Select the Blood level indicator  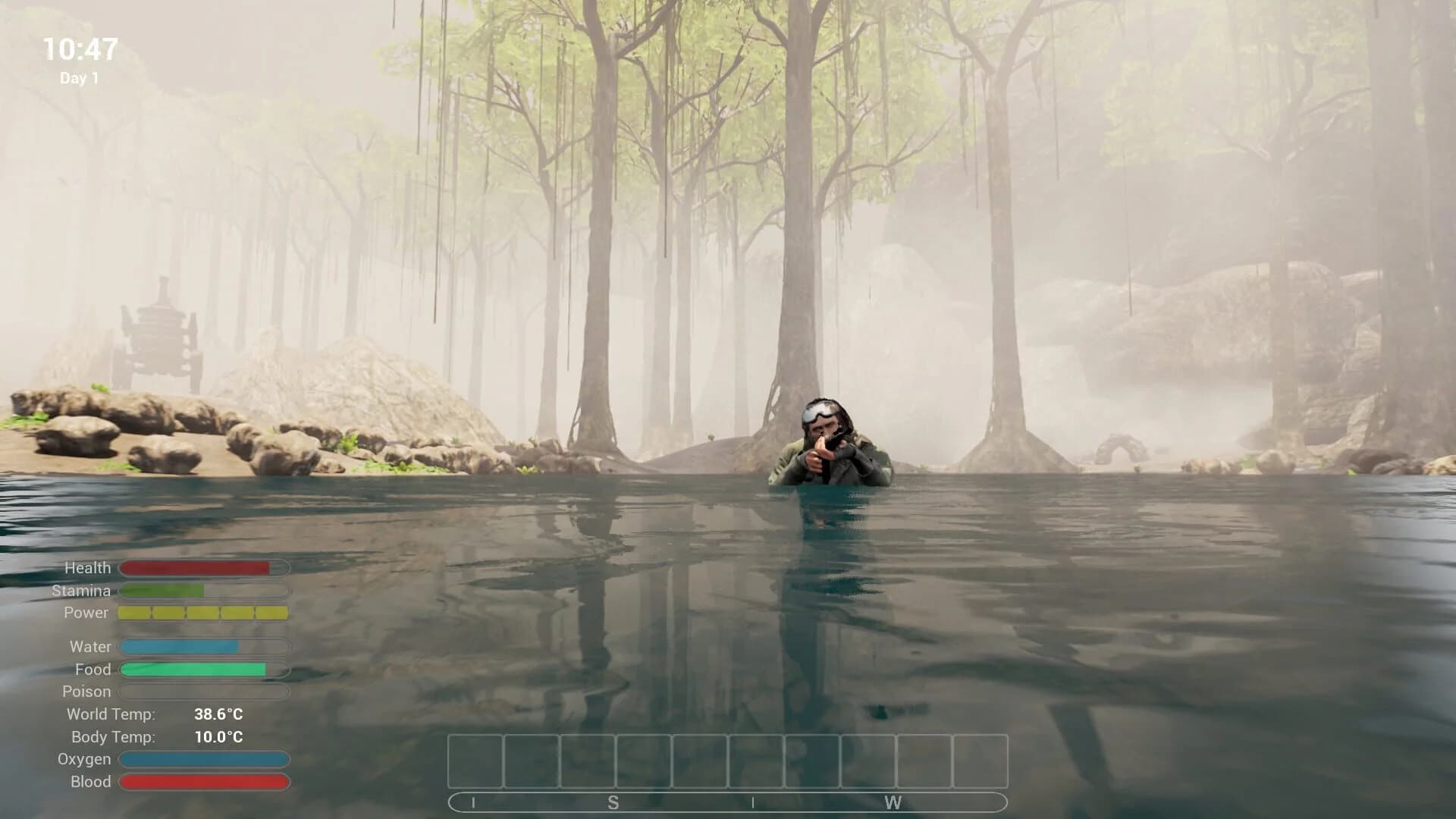[x=205, y=782]
